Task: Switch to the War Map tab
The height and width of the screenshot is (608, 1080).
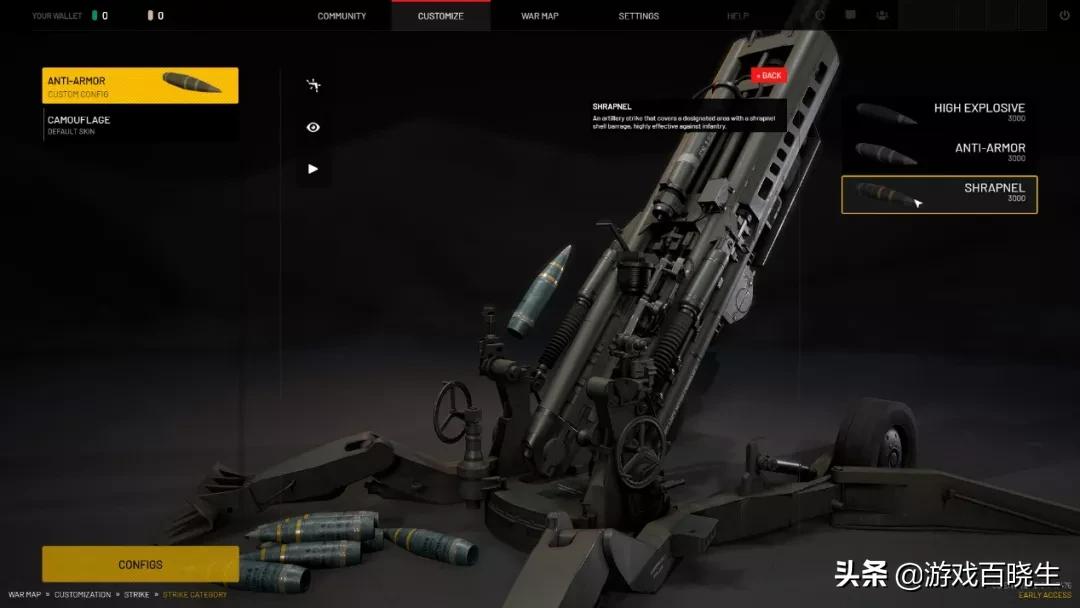Action: pos(540,16)
